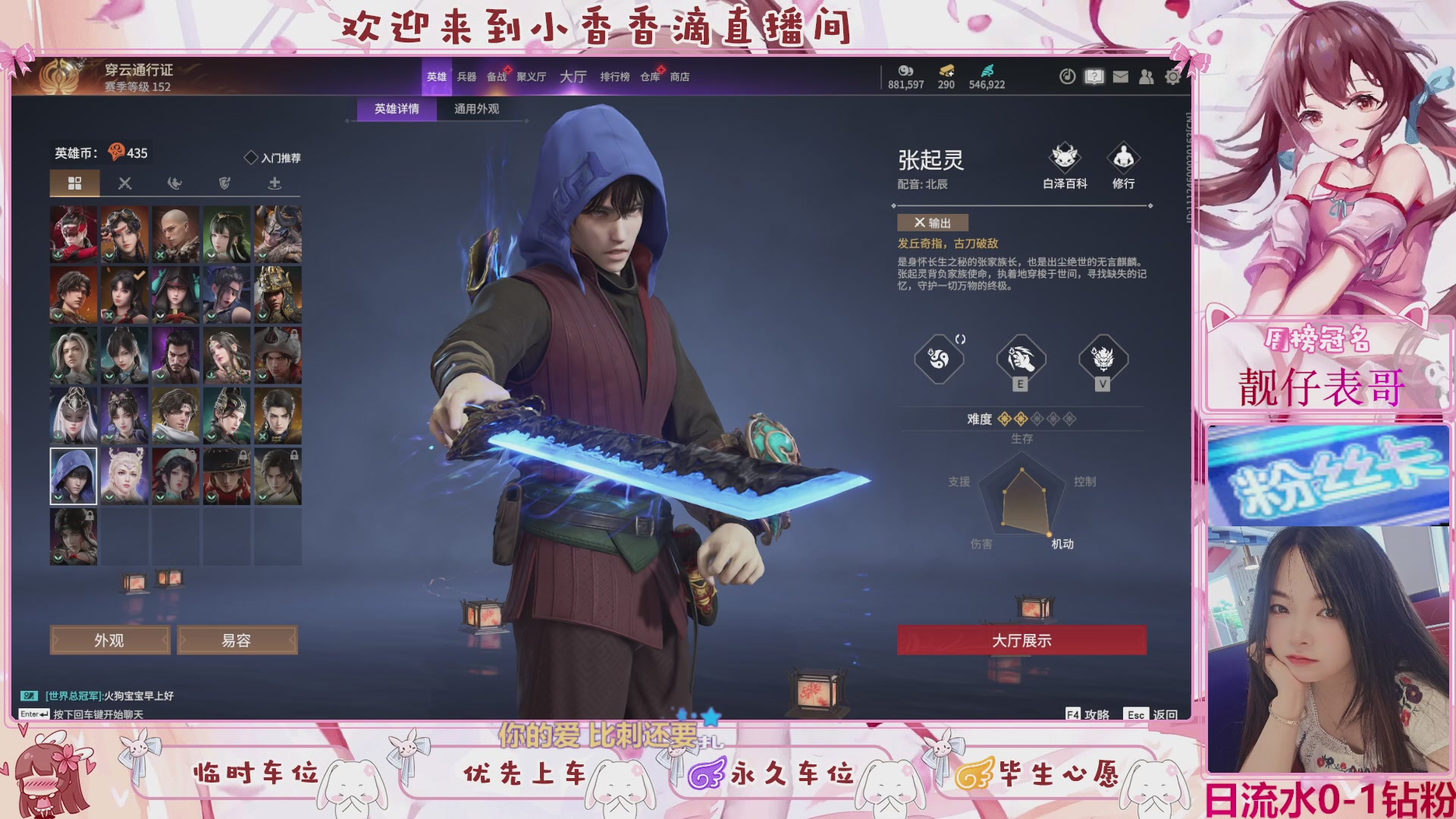The image size is (1456, 819).
Task: Filter heroes with the support plus icon
Action: 275,183
